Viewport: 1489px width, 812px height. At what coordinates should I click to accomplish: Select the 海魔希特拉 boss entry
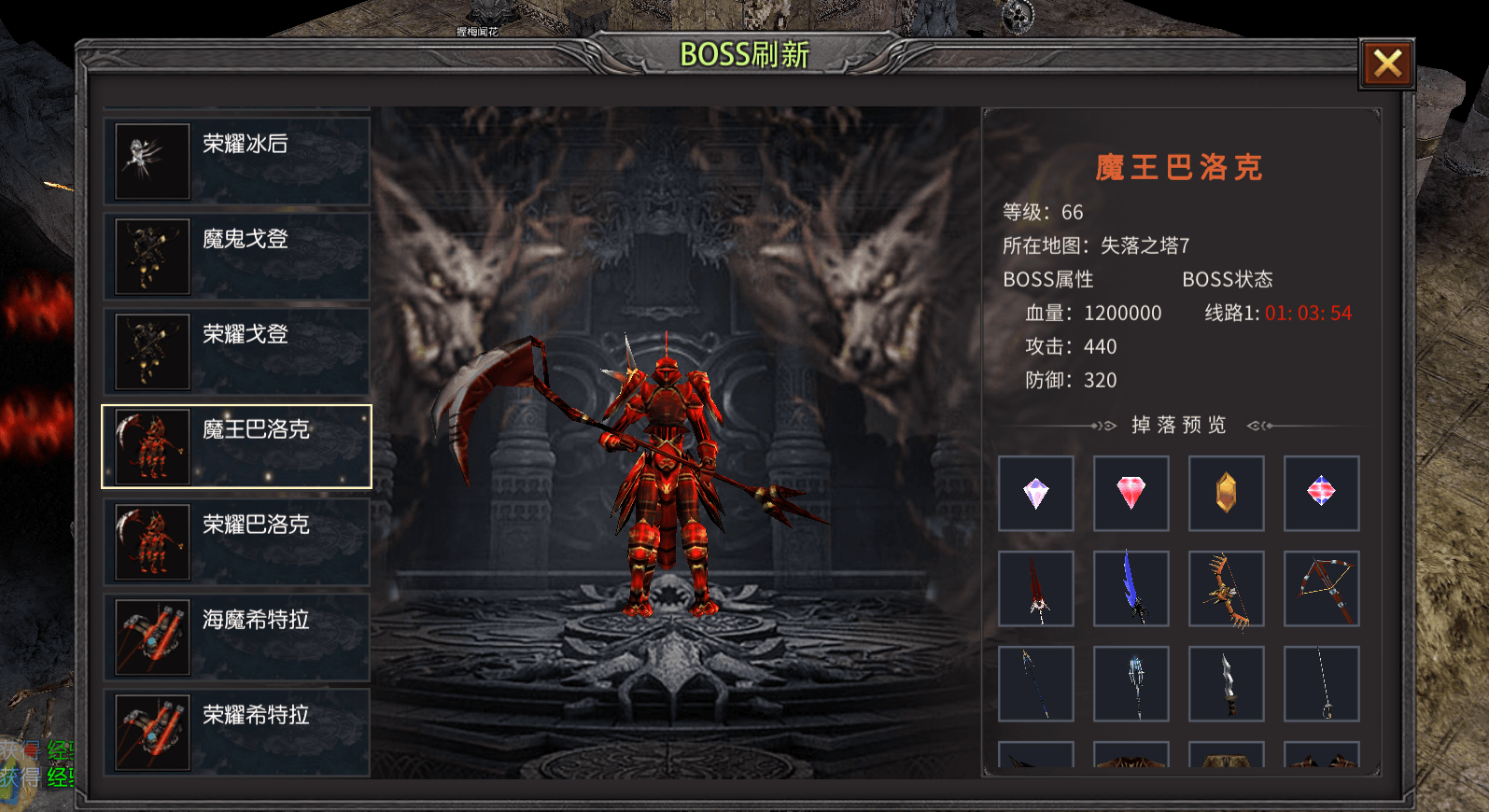click(x=237, y=637)
